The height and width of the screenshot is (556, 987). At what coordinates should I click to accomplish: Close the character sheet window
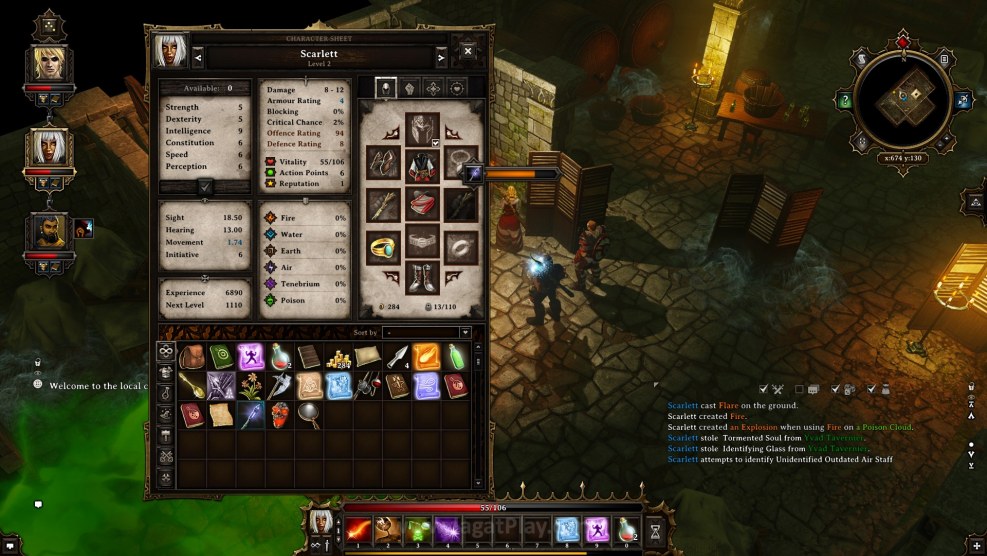[468, 50]
